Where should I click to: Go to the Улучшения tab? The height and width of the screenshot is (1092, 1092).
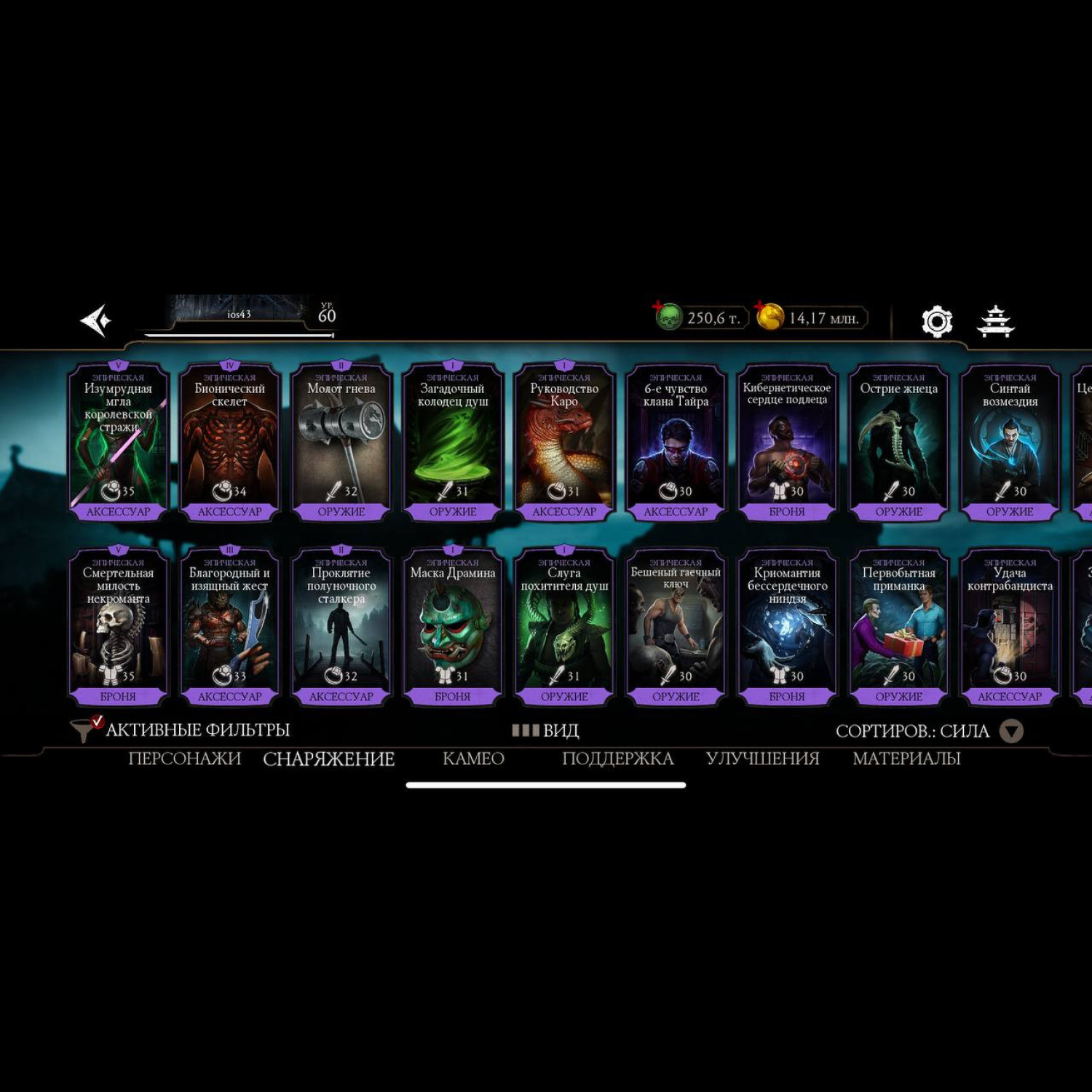[762, 759]
